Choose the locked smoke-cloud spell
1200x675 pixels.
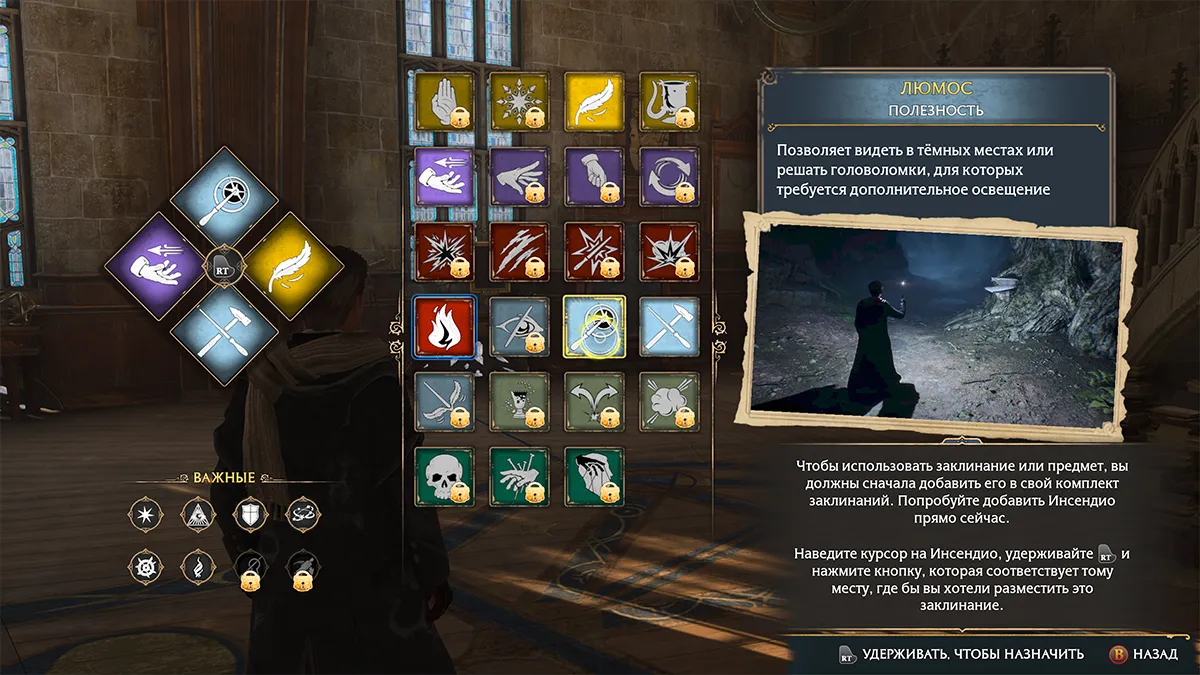pos(669,401)
